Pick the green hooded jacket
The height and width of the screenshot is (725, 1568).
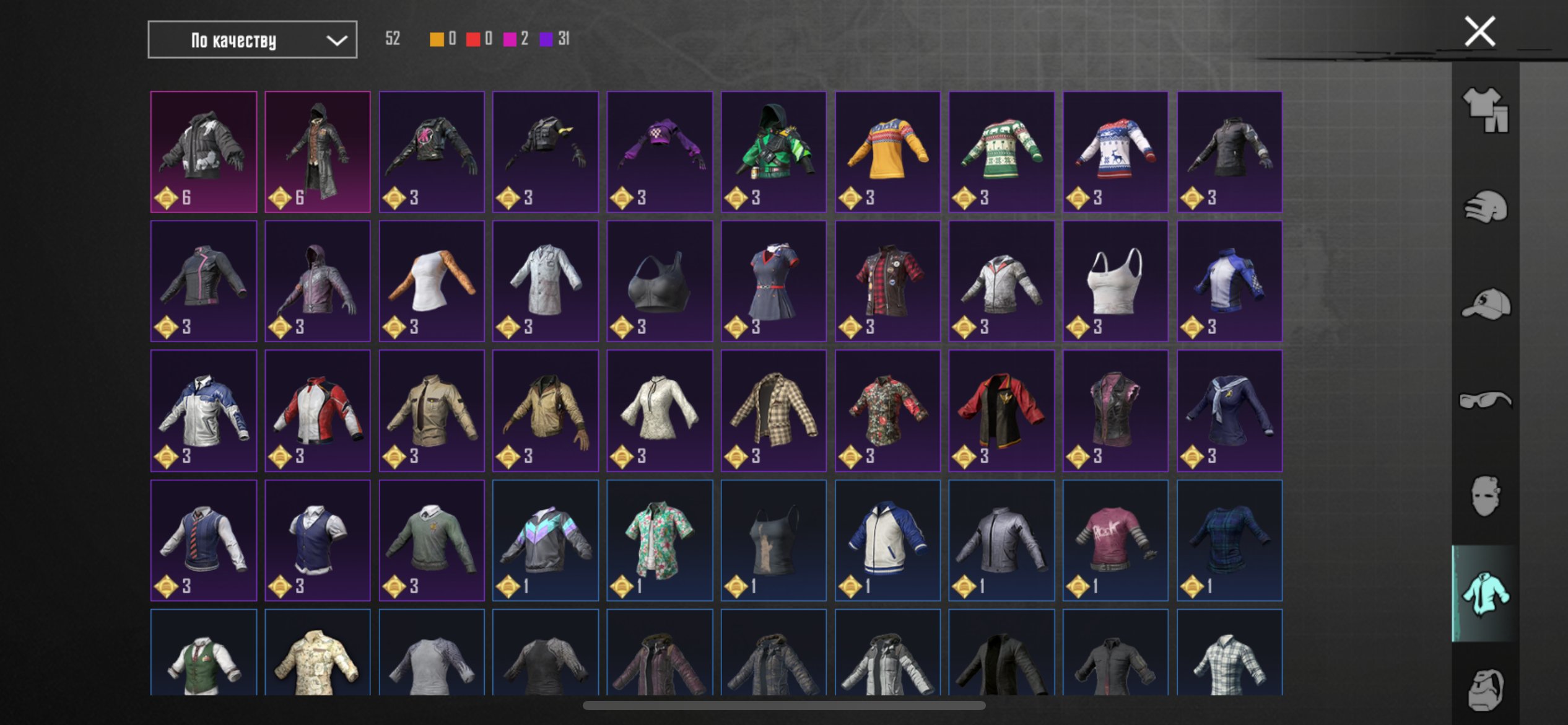[x=773, y=152]
